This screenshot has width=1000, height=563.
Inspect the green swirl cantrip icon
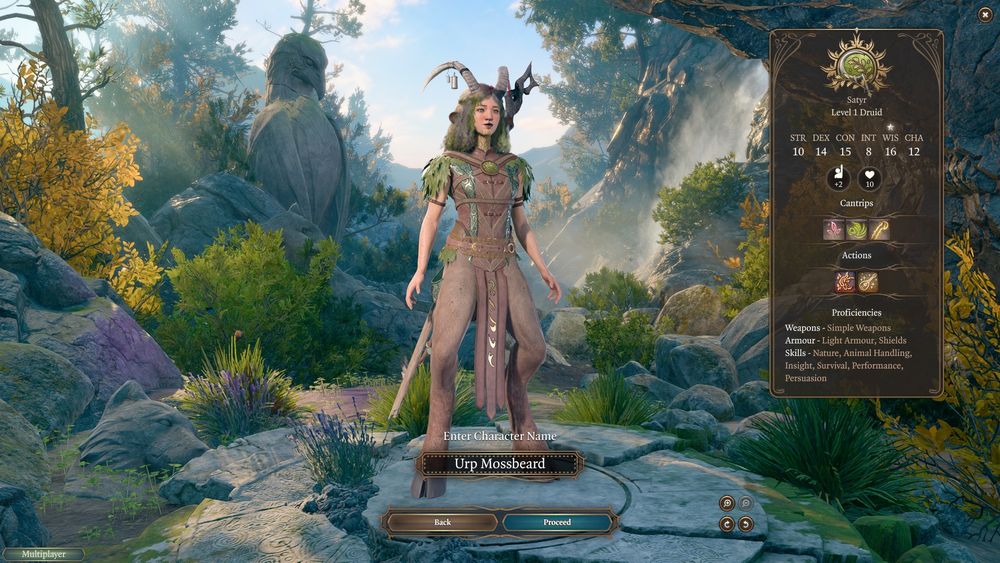[856, 230]
